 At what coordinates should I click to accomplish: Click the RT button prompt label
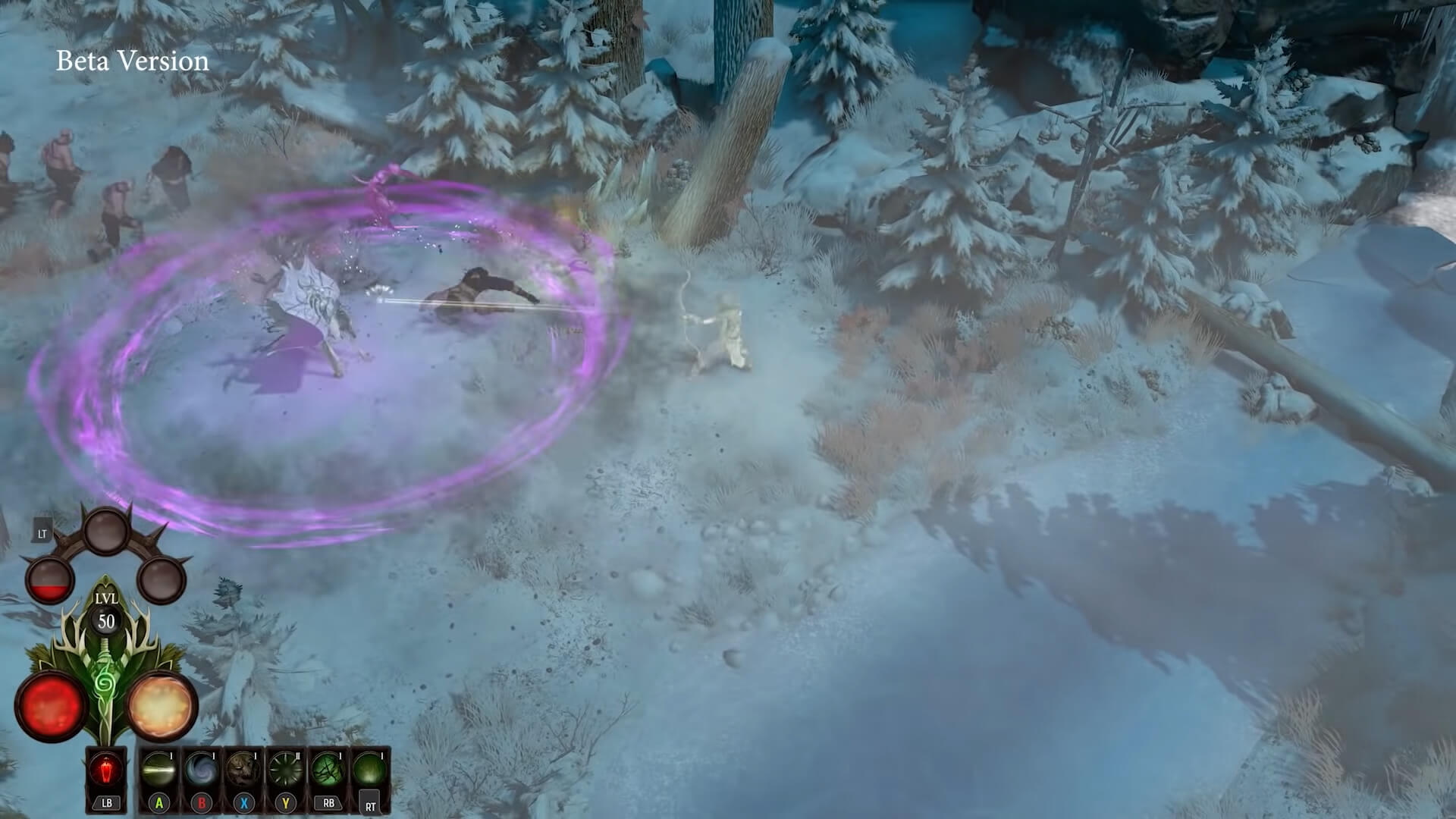[x=369, y=805]
